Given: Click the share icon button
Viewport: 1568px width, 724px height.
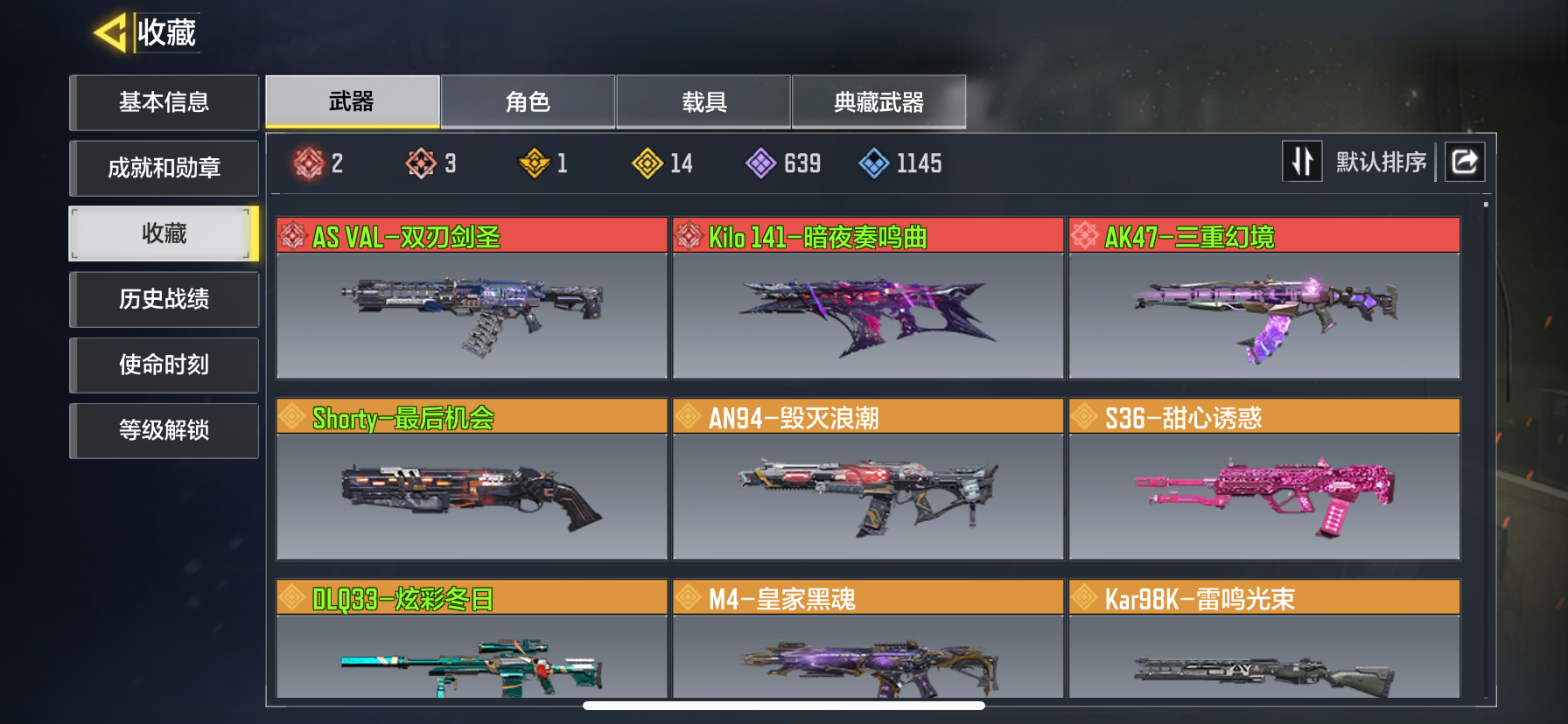Looking at the screenshot, I should [1465, 162].
